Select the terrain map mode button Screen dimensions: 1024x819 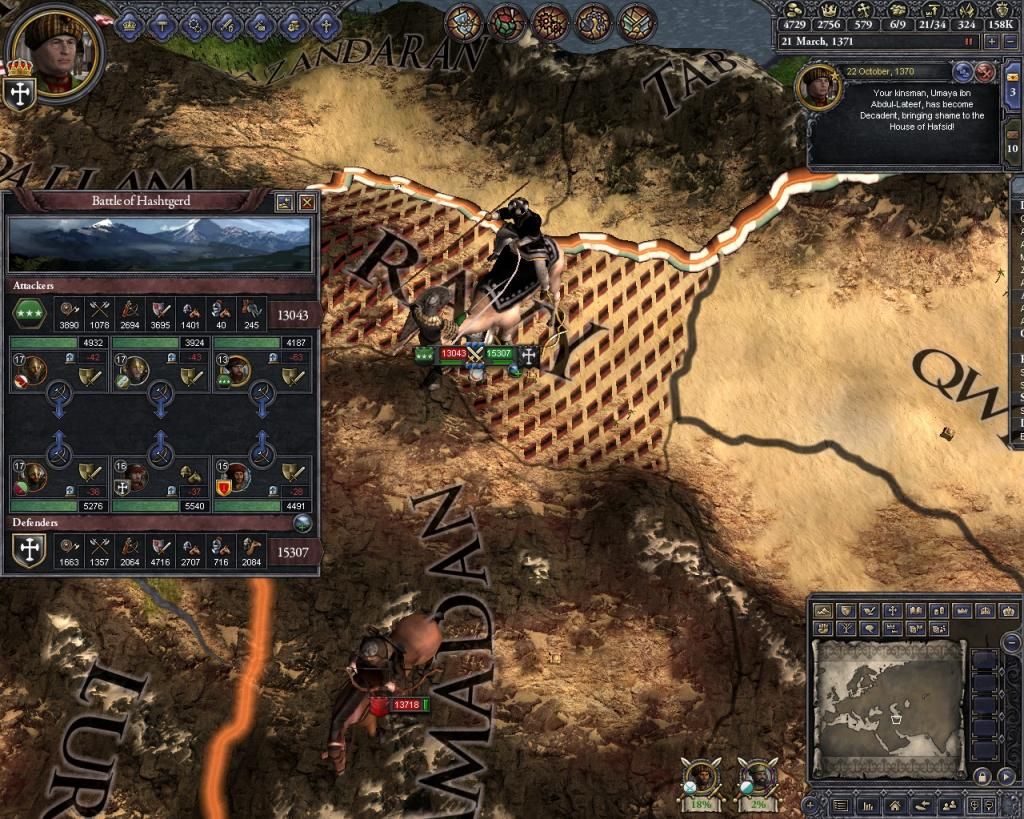click(x=824, y=610)
